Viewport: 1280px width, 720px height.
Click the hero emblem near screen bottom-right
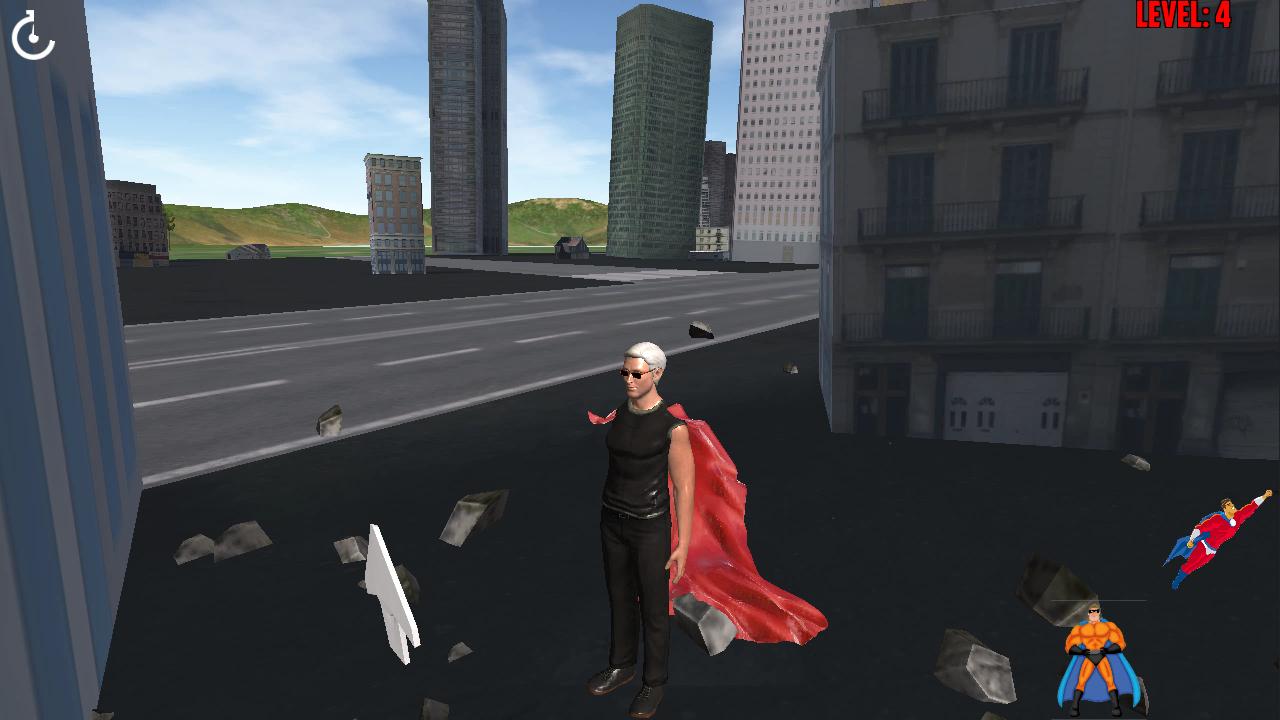[1096, 655]
